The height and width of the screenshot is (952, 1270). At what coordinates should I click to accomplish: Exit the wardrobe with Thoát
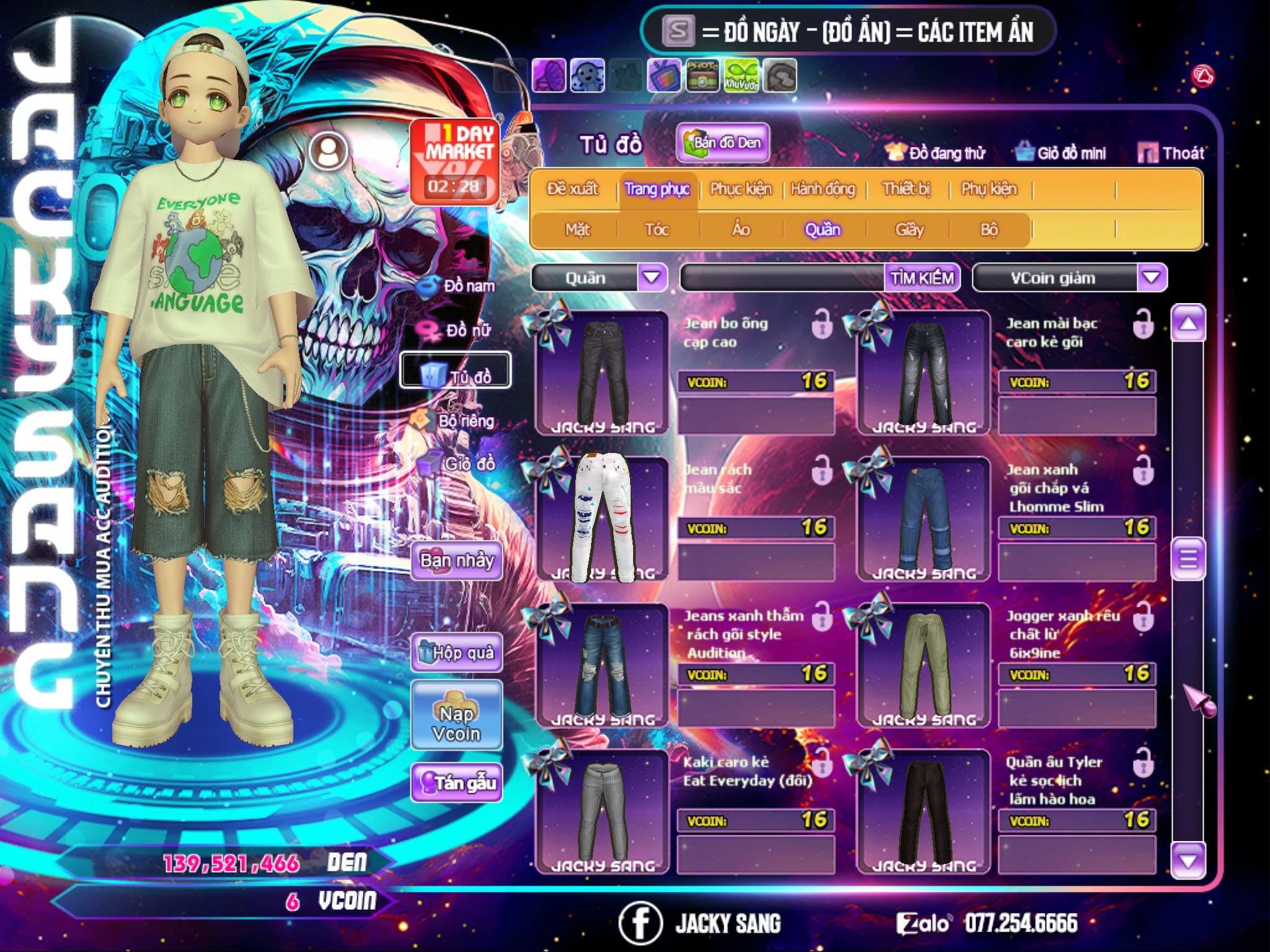coord(1171,153)
